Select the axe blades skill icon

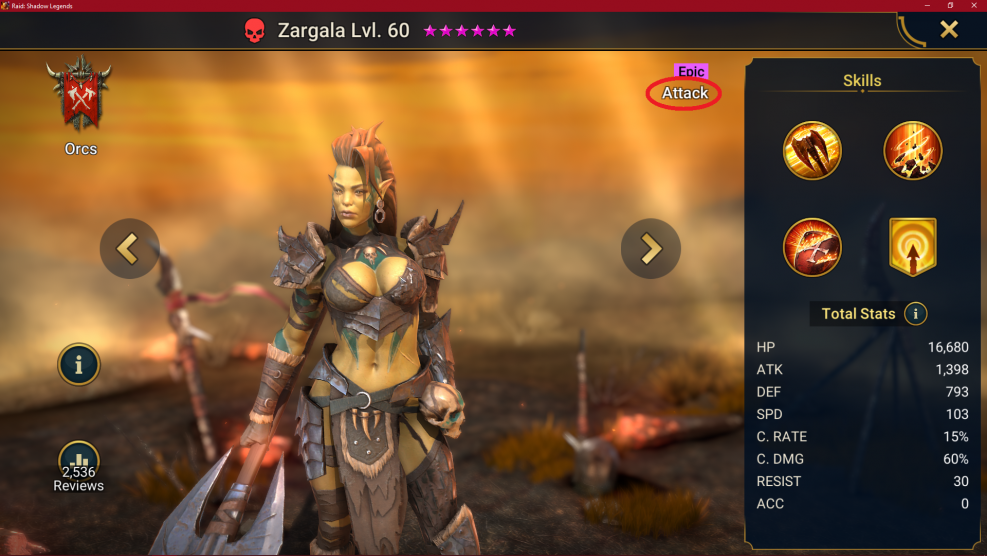pos(812,151)
